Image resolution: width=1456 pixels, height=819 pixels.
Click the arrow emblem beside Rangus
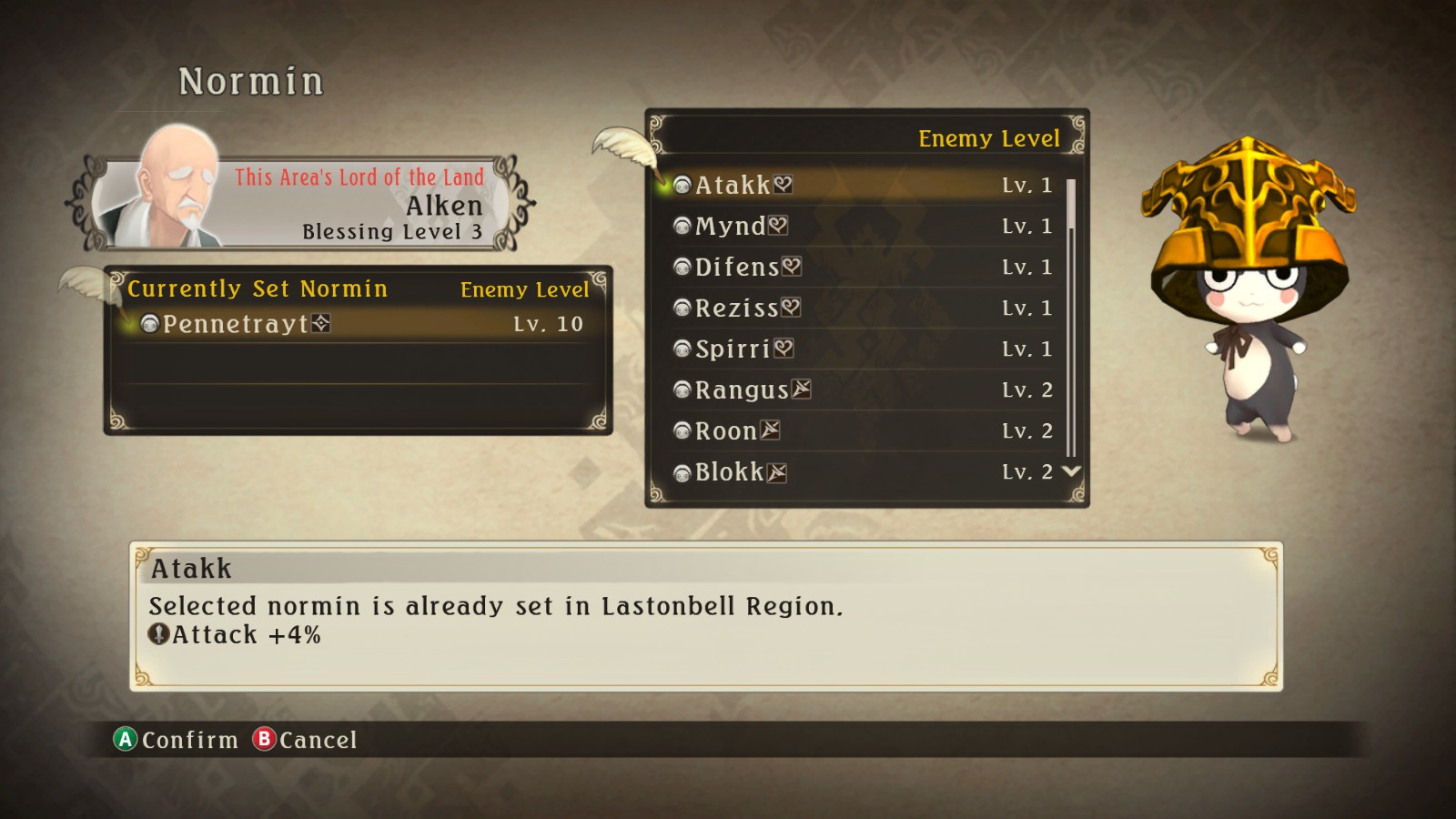tap(801, 389)
